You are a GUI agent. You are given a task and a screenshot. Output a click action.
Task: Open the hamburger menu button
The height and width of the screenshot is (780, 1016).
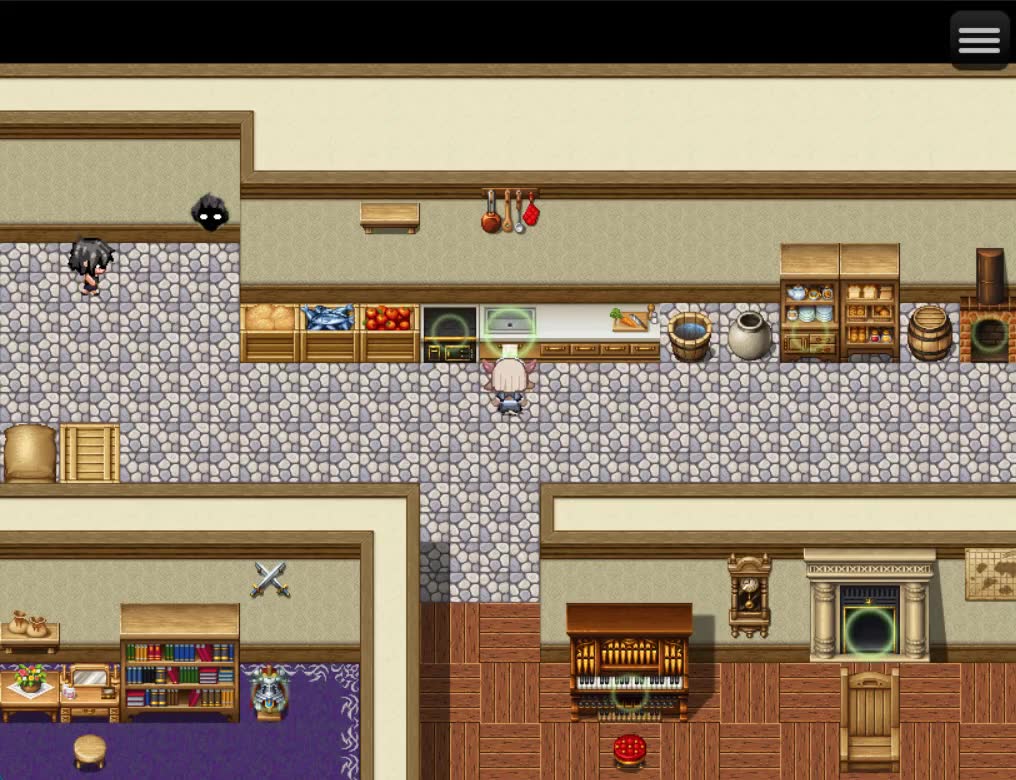978,40
